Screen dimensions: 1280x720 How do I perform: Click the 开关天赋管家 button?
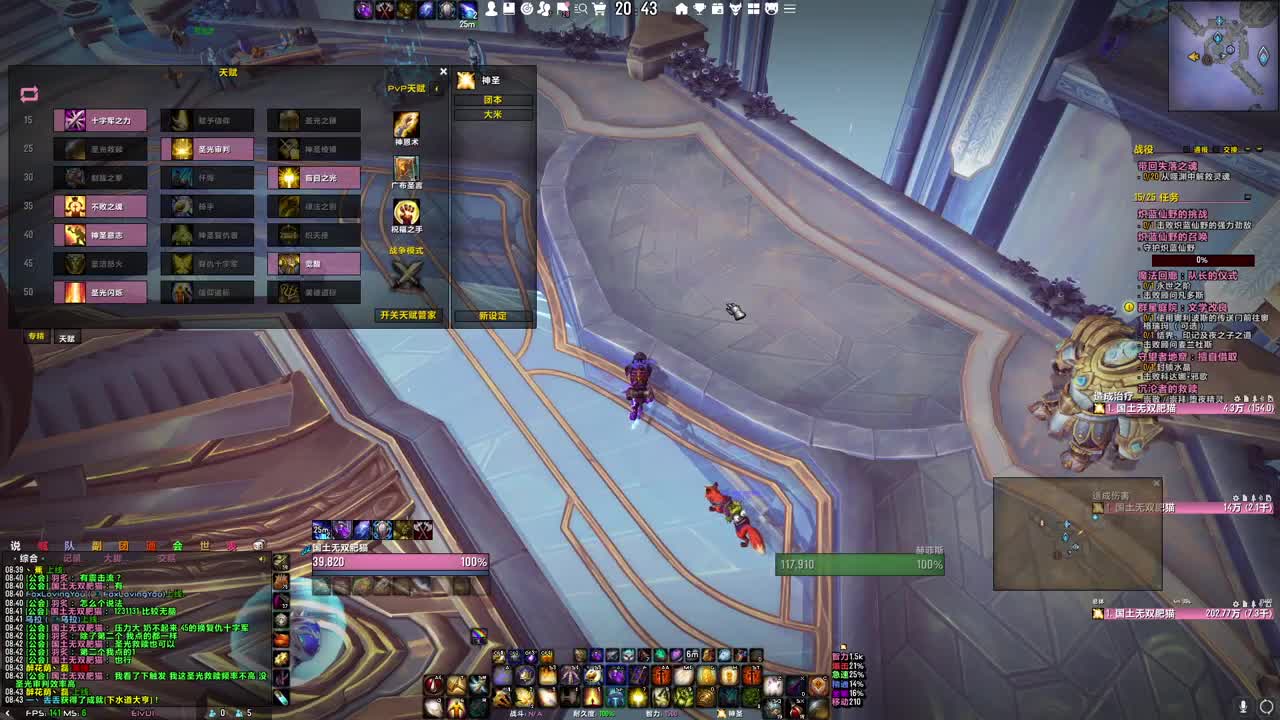click(407, 314)
